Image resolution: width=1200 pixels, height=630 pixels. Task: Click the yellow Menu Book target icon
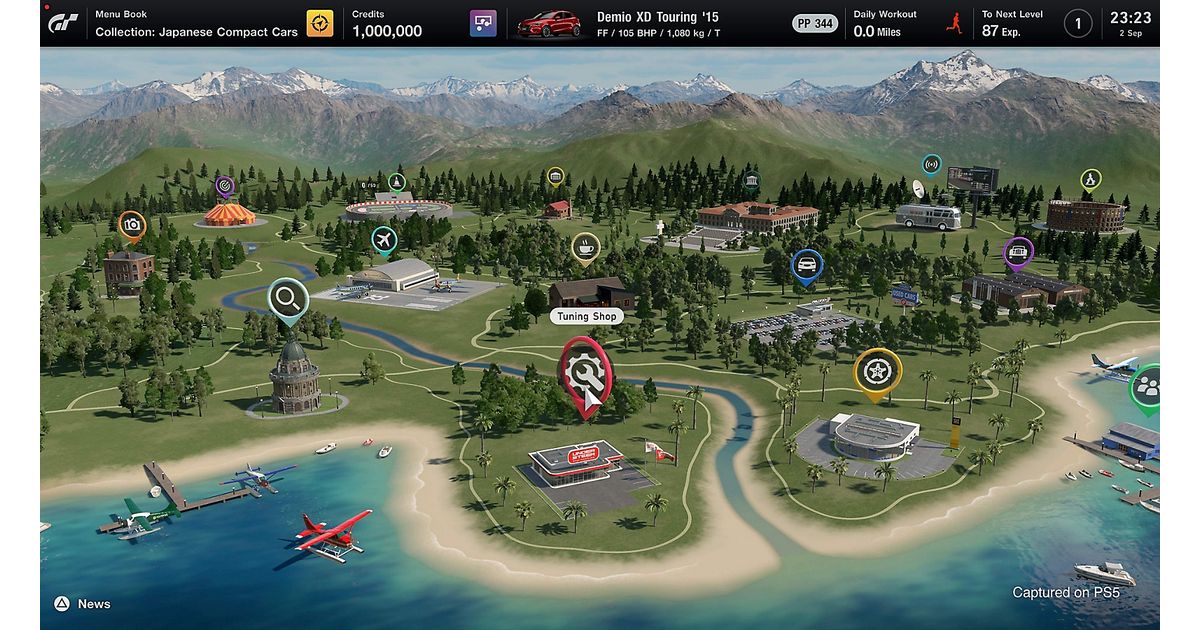(x=320, y=23)
